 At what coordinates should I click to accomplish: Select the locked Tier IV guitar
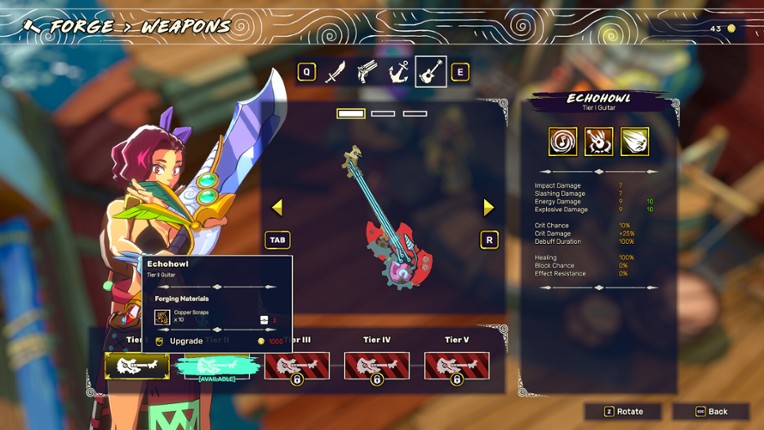pyautogui.click(x=377, y=366)
